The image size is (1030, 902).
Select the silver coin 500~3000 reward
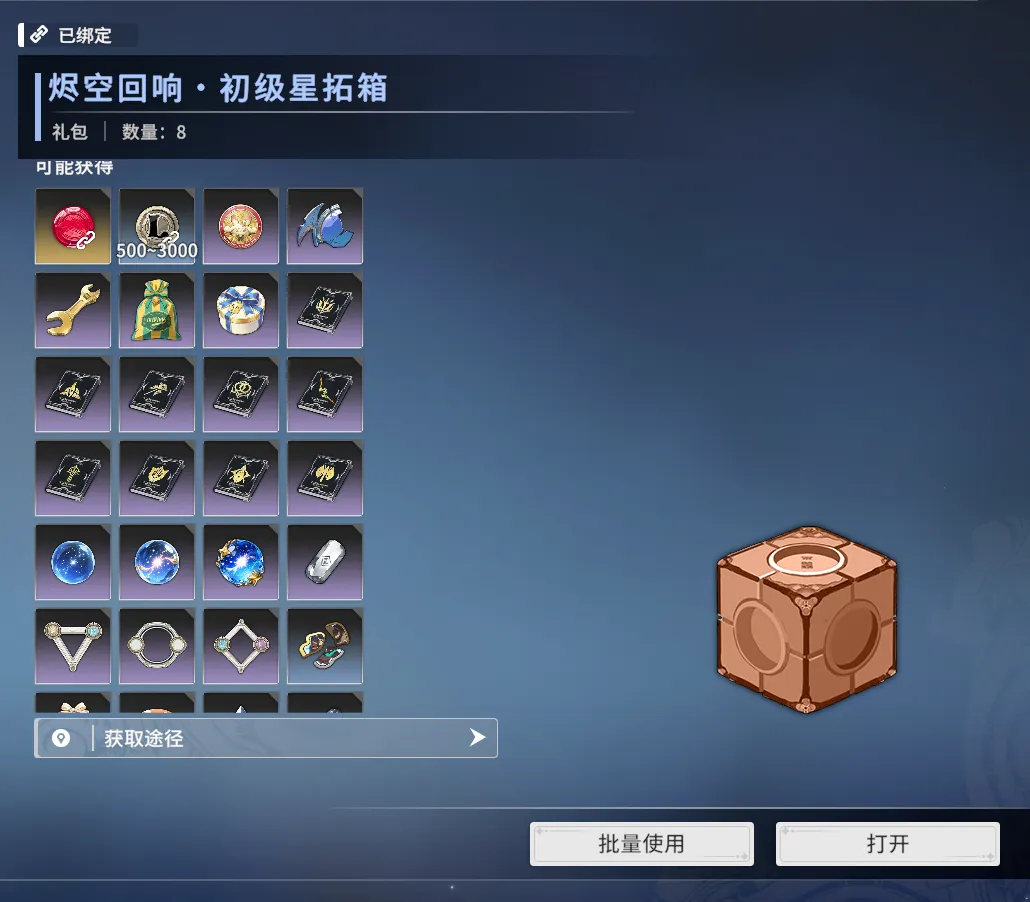coord(157,226)
